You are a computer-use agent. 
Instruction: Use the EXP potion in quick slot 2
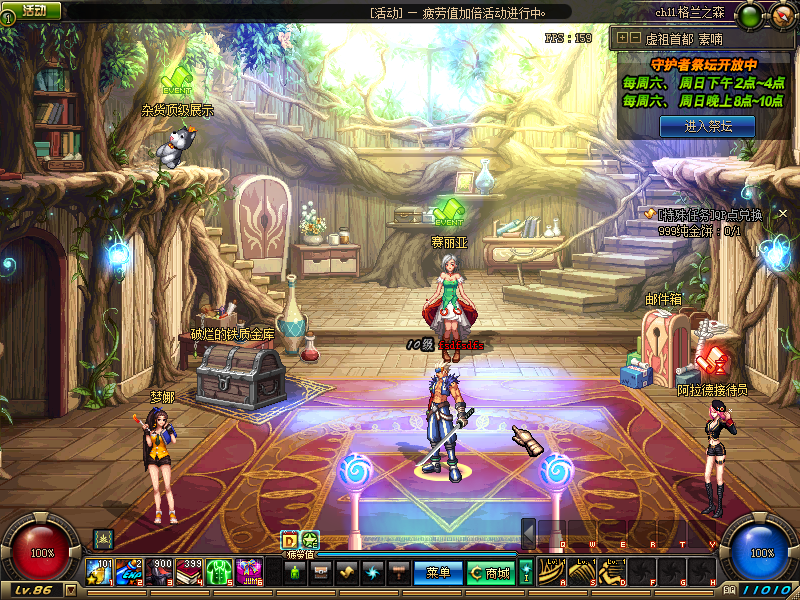[x=130, y=572]
